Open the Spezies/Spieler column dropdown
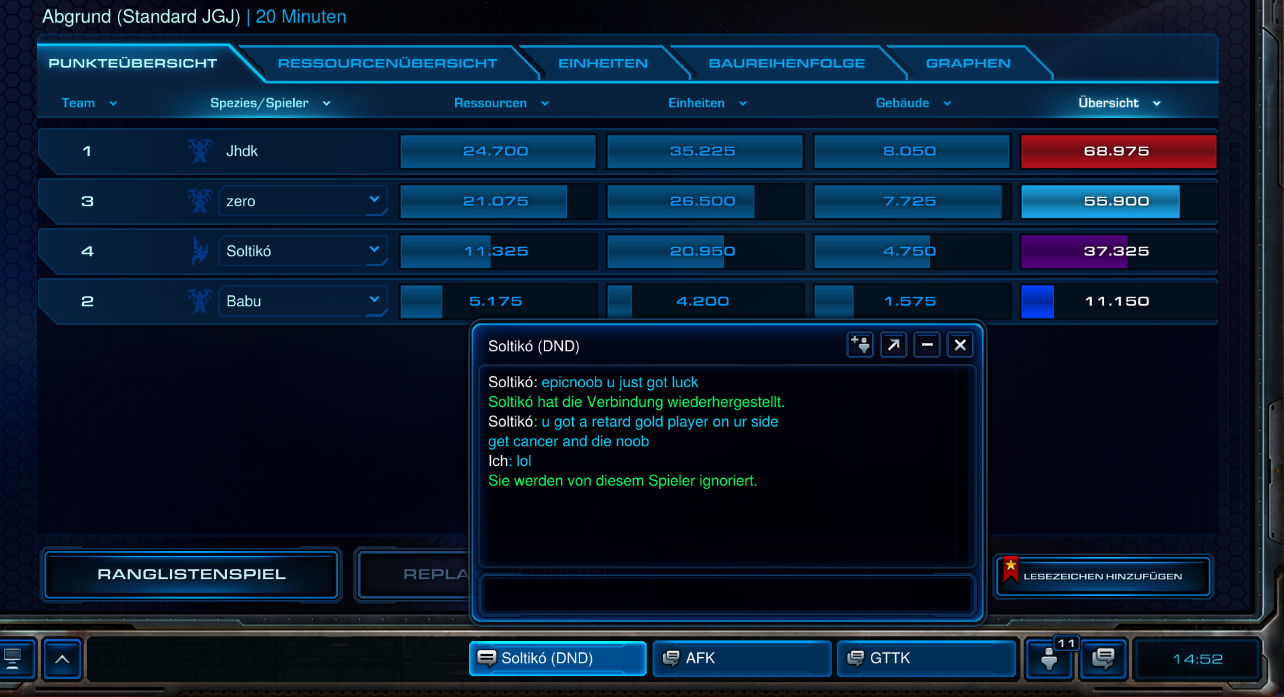Image resolution: width=1284 pixels, height=697 pixels. click(x=270, y=103)
